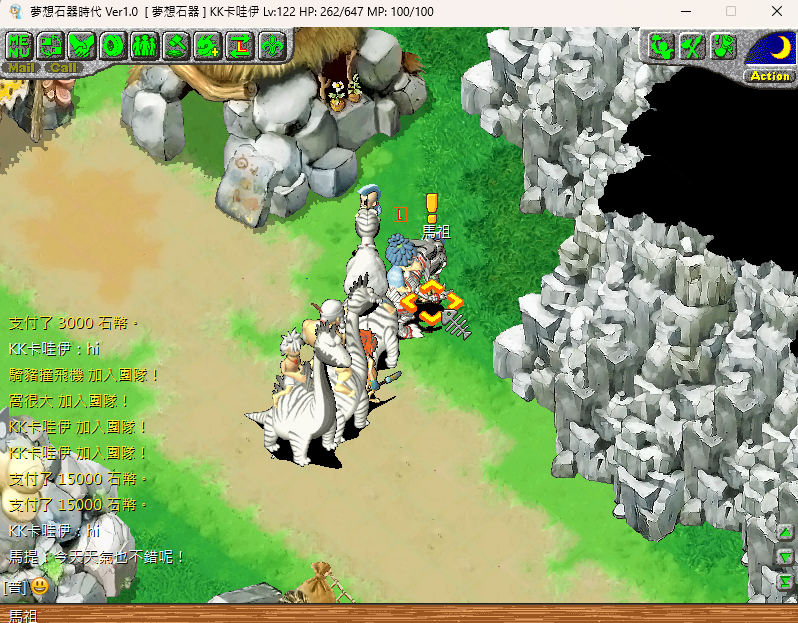Open the pet dragon icon with plus sign
This screenshot has width=798, height=623.
click(x=208, y=45)
